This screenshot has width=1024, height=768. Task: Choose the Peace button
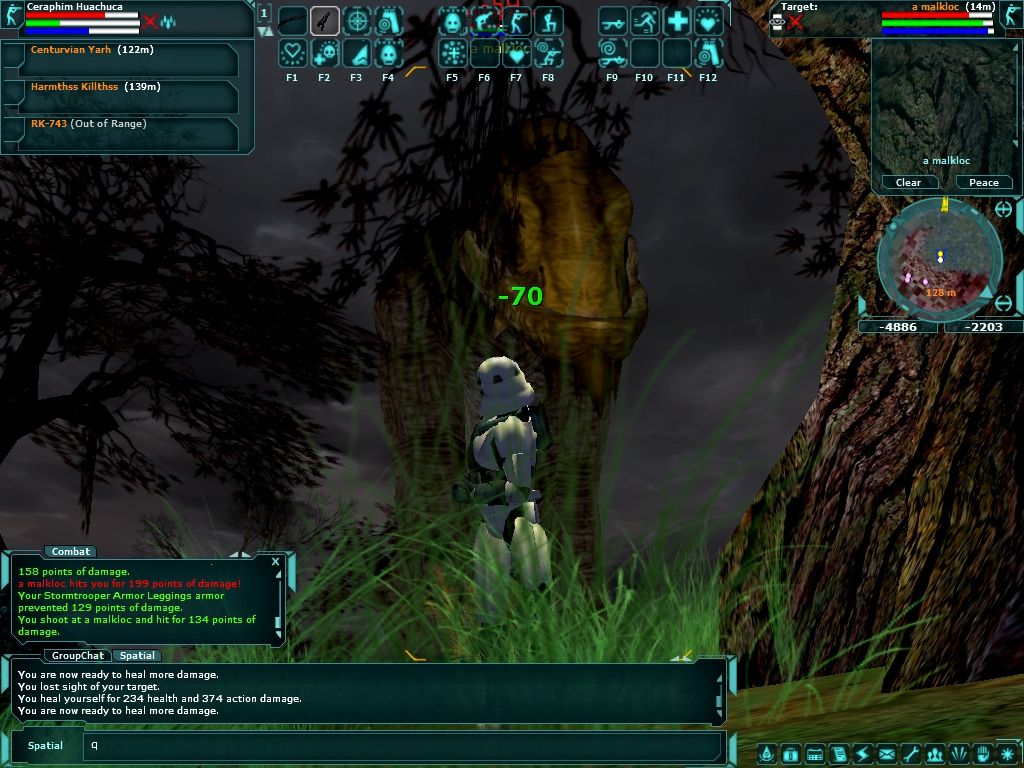point(983,182)
